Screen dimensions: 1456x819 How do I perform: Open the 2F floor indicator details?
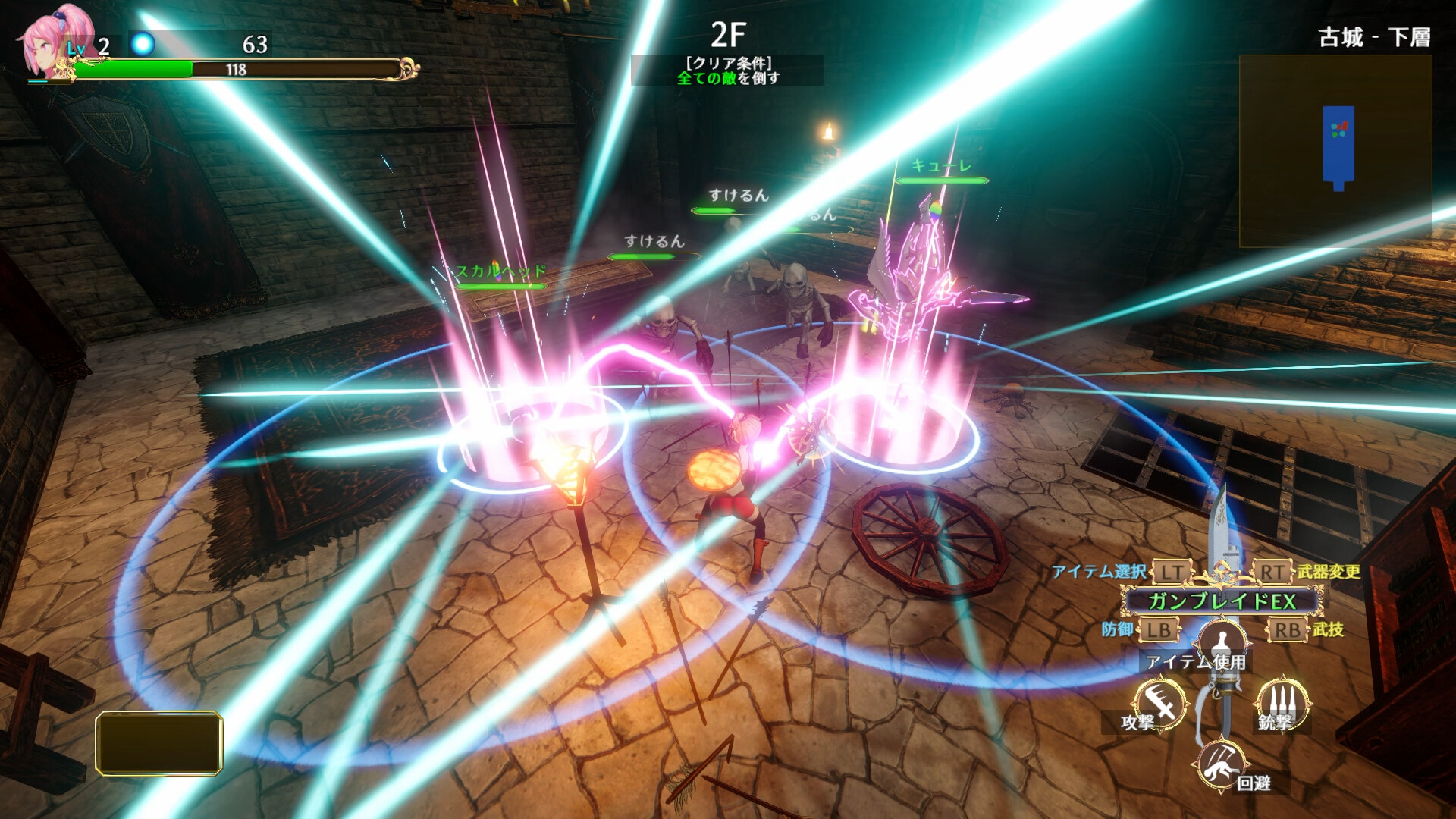[x=729, y=32]
